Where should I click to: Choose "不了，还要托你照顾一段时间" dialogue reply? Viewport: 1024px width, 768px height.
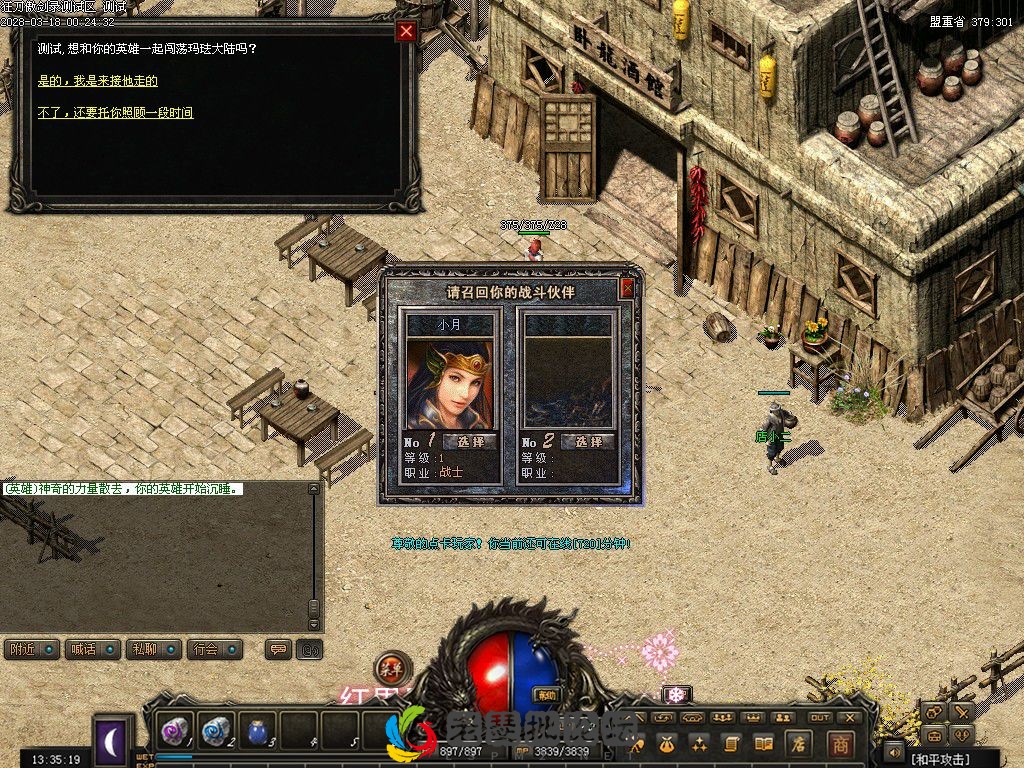pos(115,113)
